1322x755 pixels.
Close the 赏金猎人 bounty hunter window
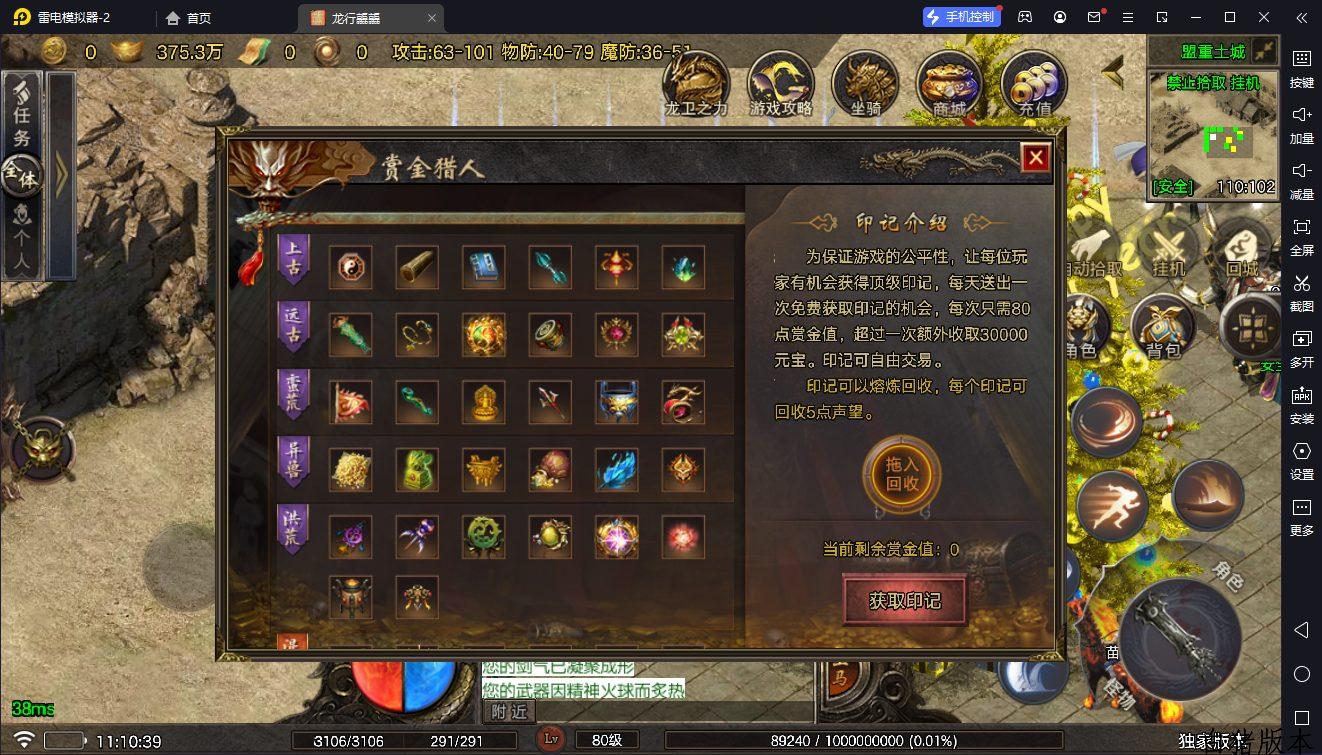pyautogui.click(x=1035, y=158)
